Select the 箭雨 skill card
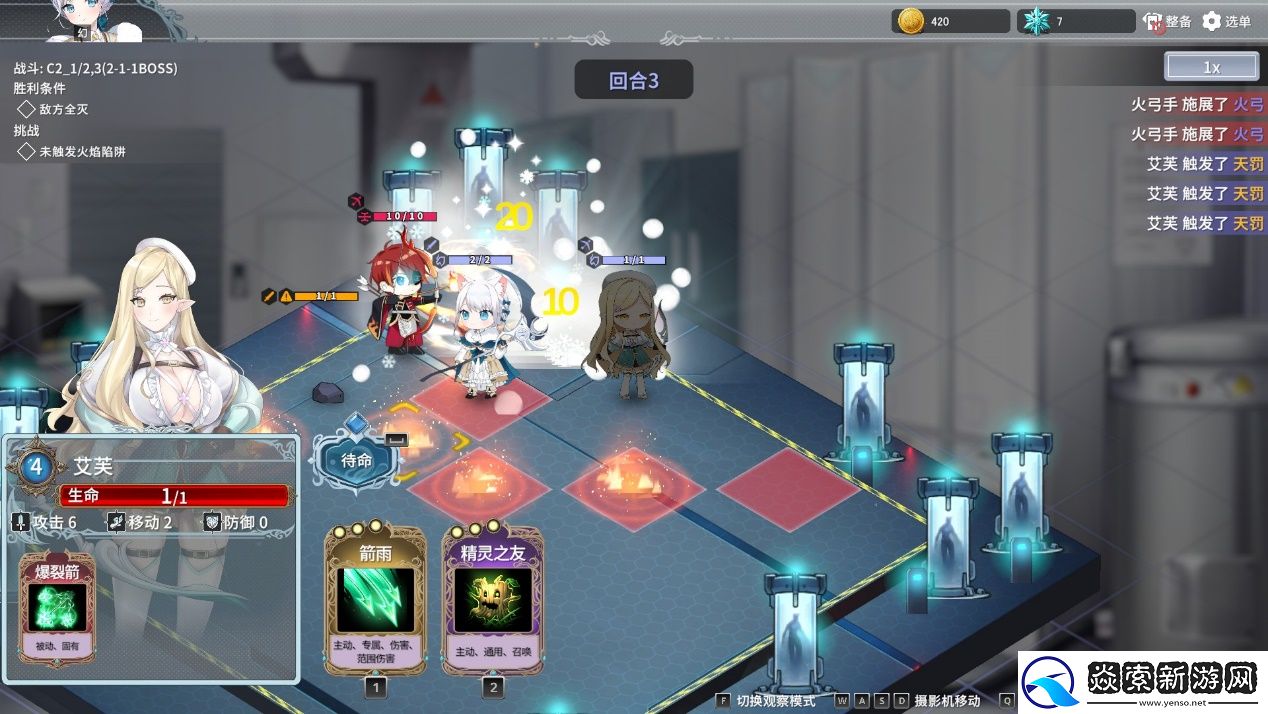 375,598
